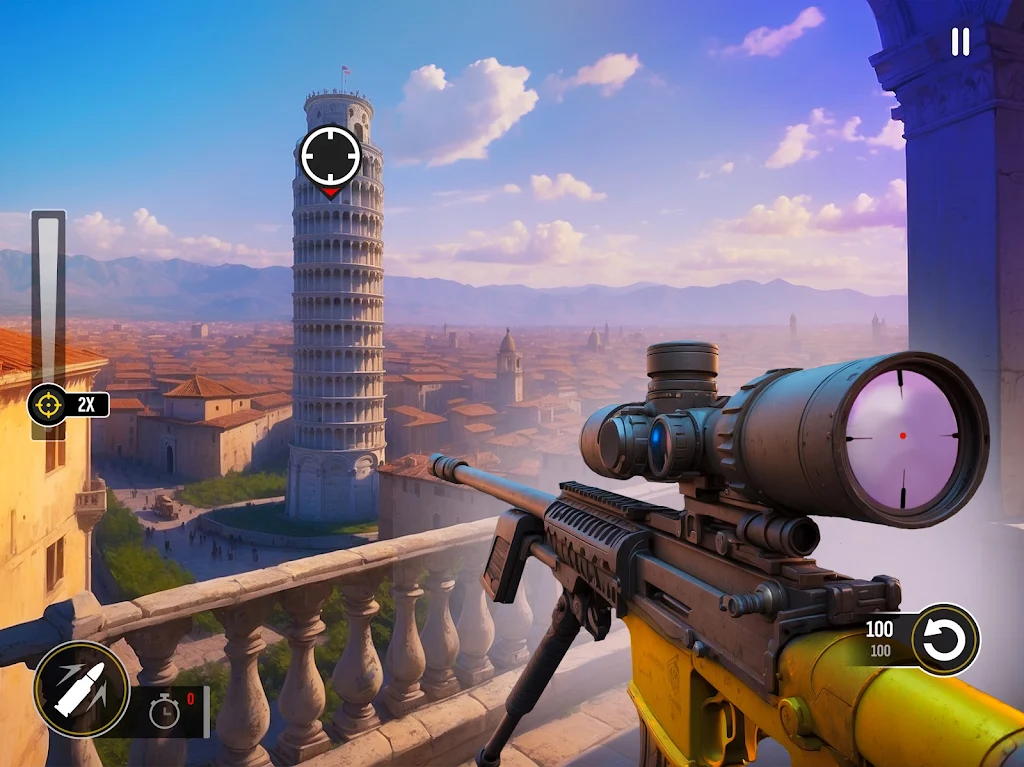Select the crosshair target marker on tower
This screenshot has height=767, width=1024.
[x=330, y=157]
